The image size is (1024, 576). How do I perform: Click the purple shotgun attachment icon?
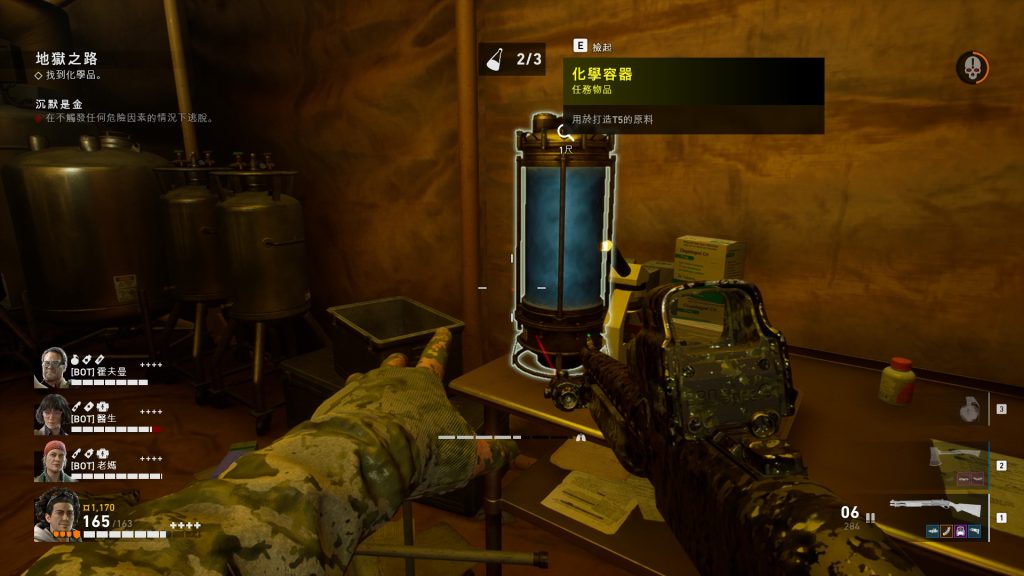tap(960, 531)
